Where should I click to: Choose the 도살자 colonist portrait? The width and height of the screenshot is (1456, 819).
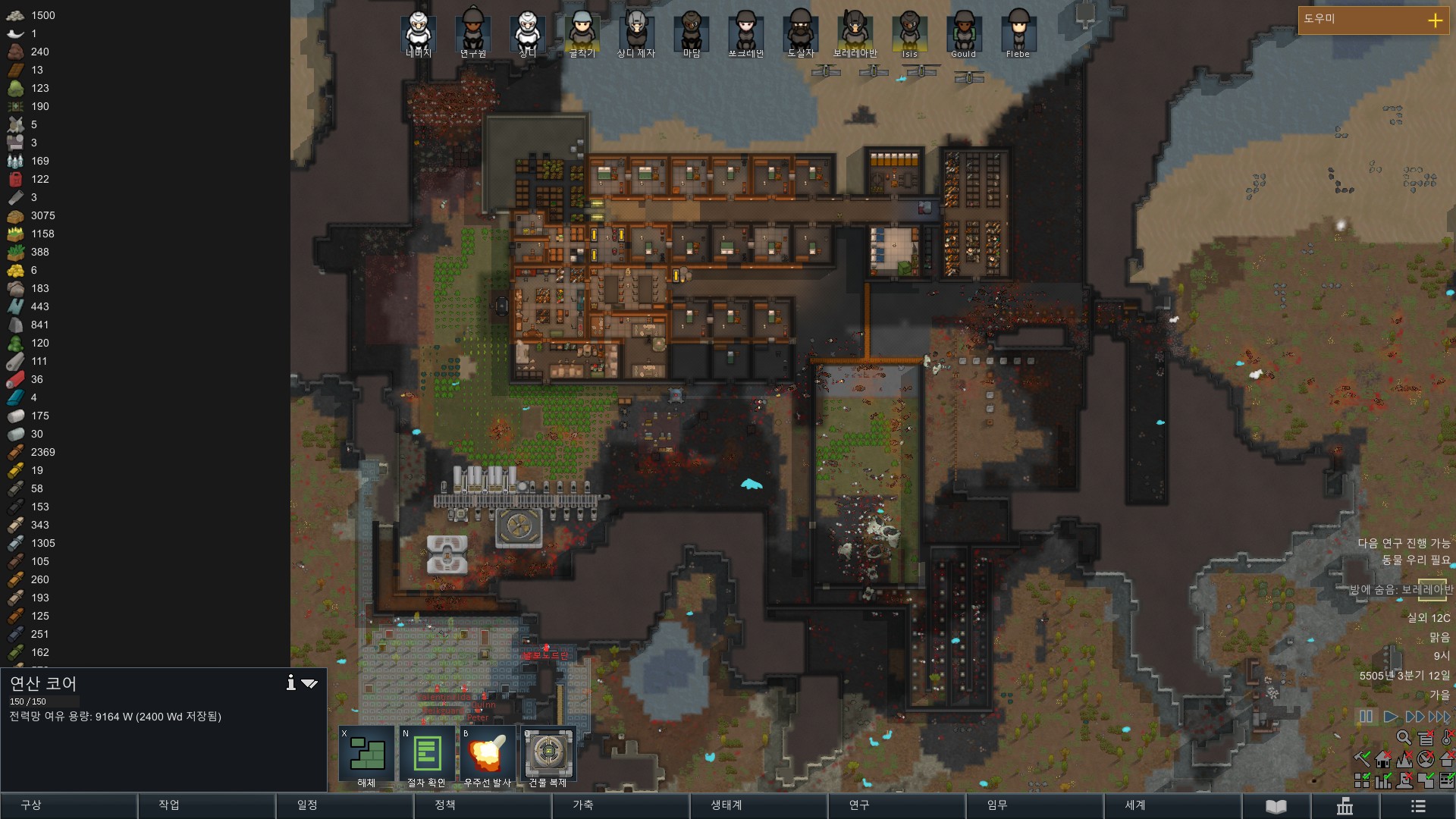click(800, 32)
